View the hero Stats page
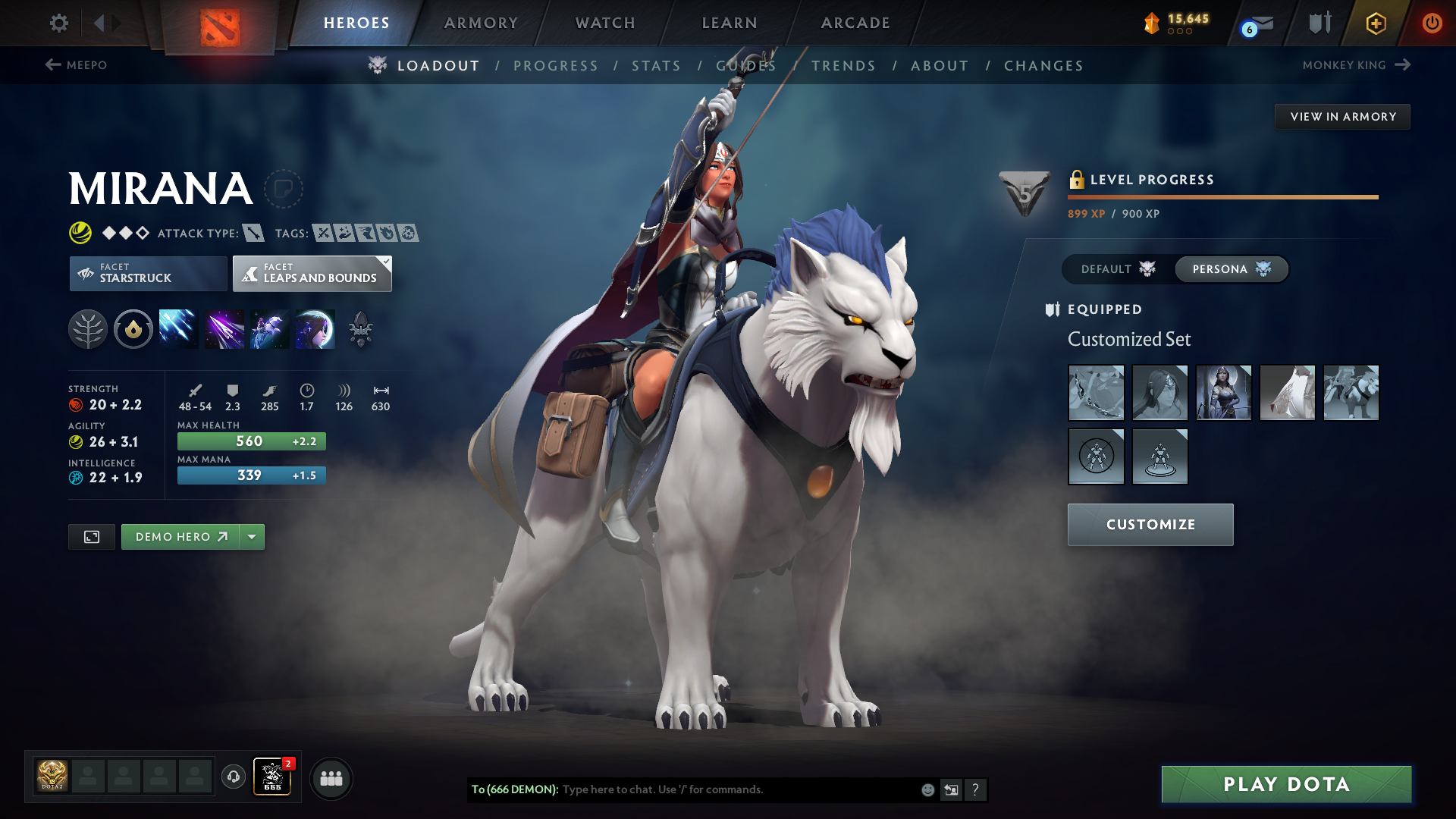 [x=657, y=66]
